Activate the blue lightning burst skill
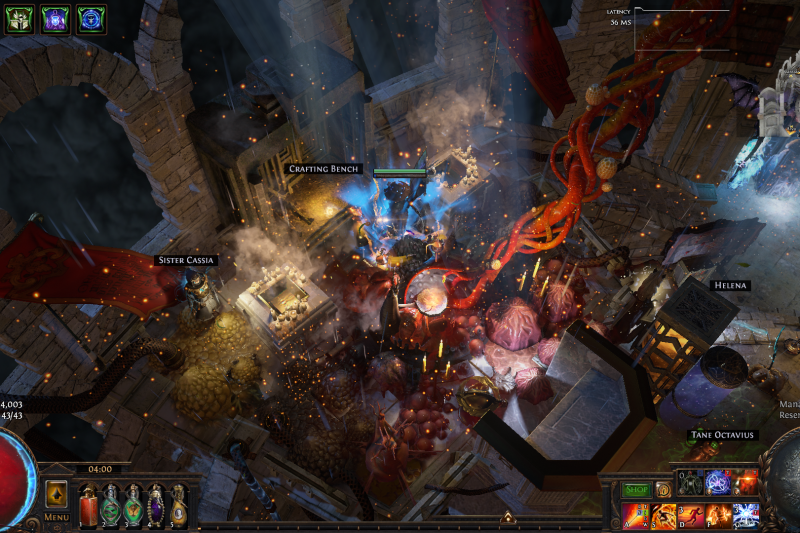 (745, 515)
